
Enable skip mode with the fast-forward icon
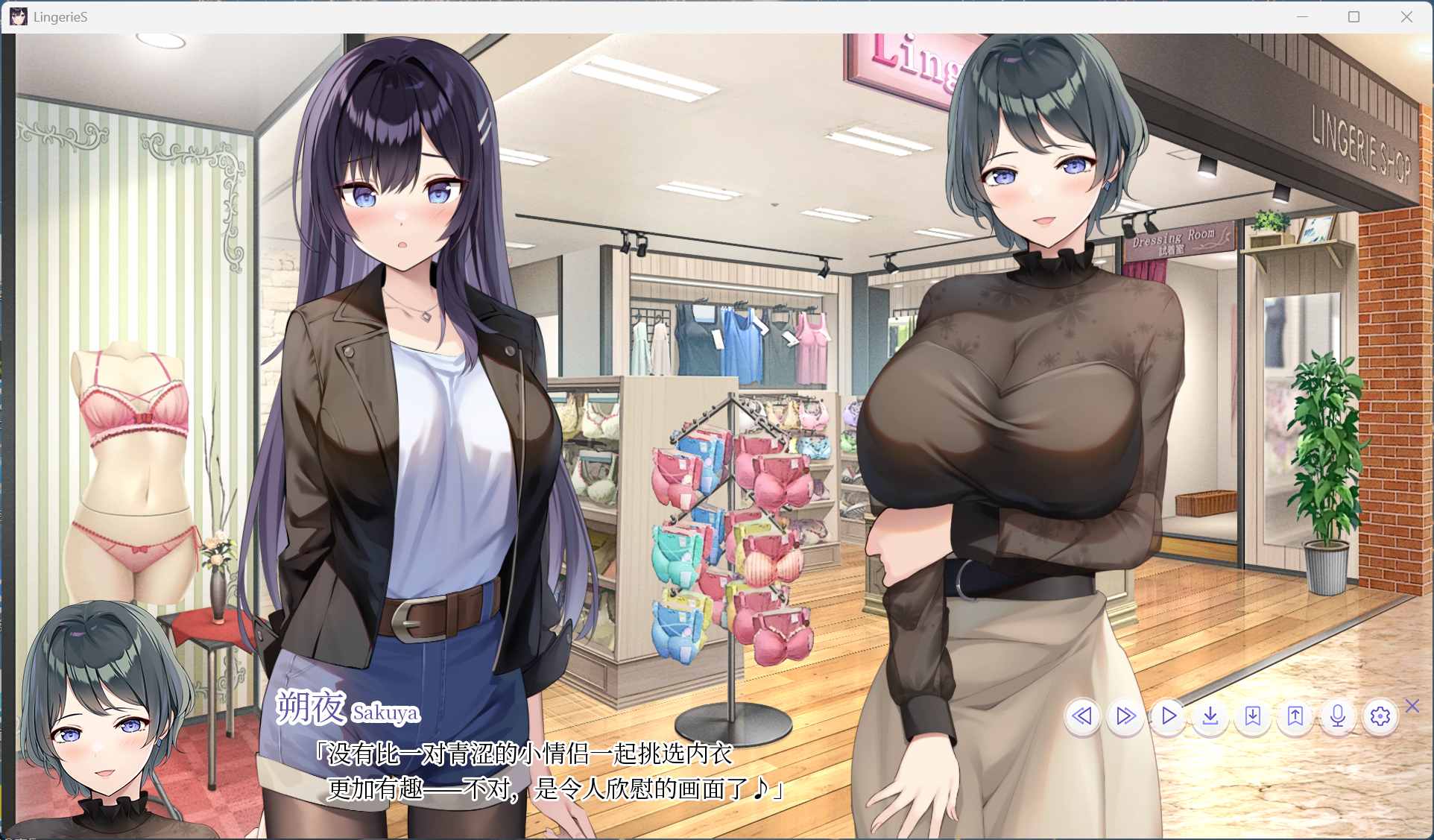[1125, 717]
